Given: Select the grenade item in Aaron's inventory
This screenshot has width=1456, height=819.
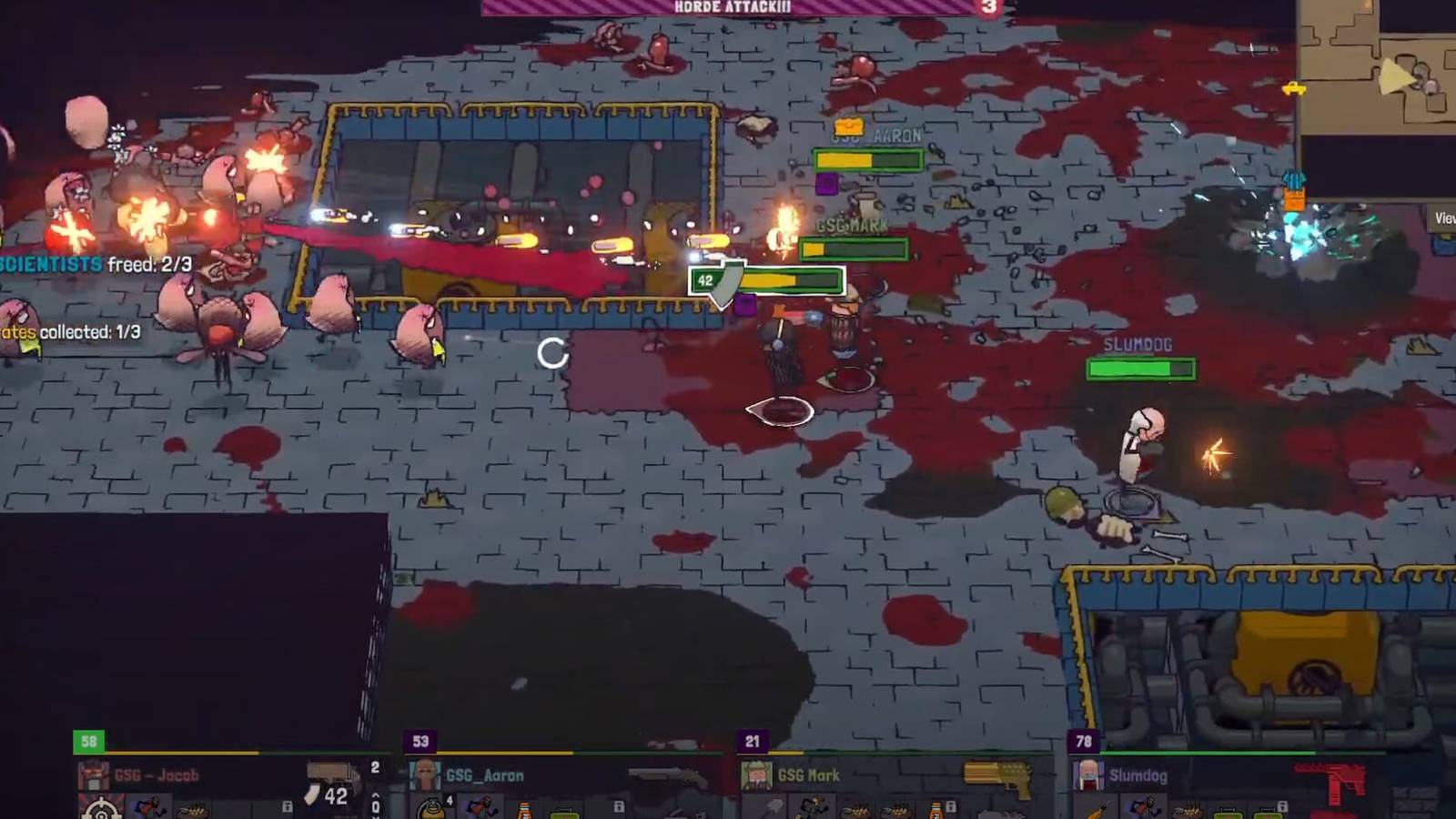Looking at the screenshot, I should coord(432,810).
